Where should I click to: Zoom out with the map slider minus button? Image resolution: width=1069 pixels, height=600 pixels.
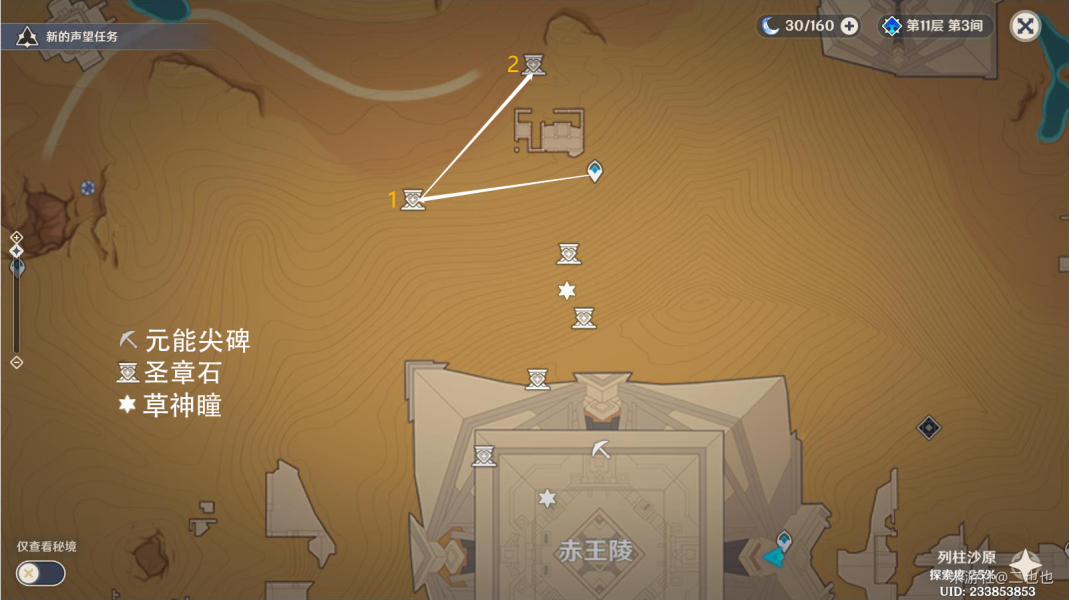click(16, 362)
